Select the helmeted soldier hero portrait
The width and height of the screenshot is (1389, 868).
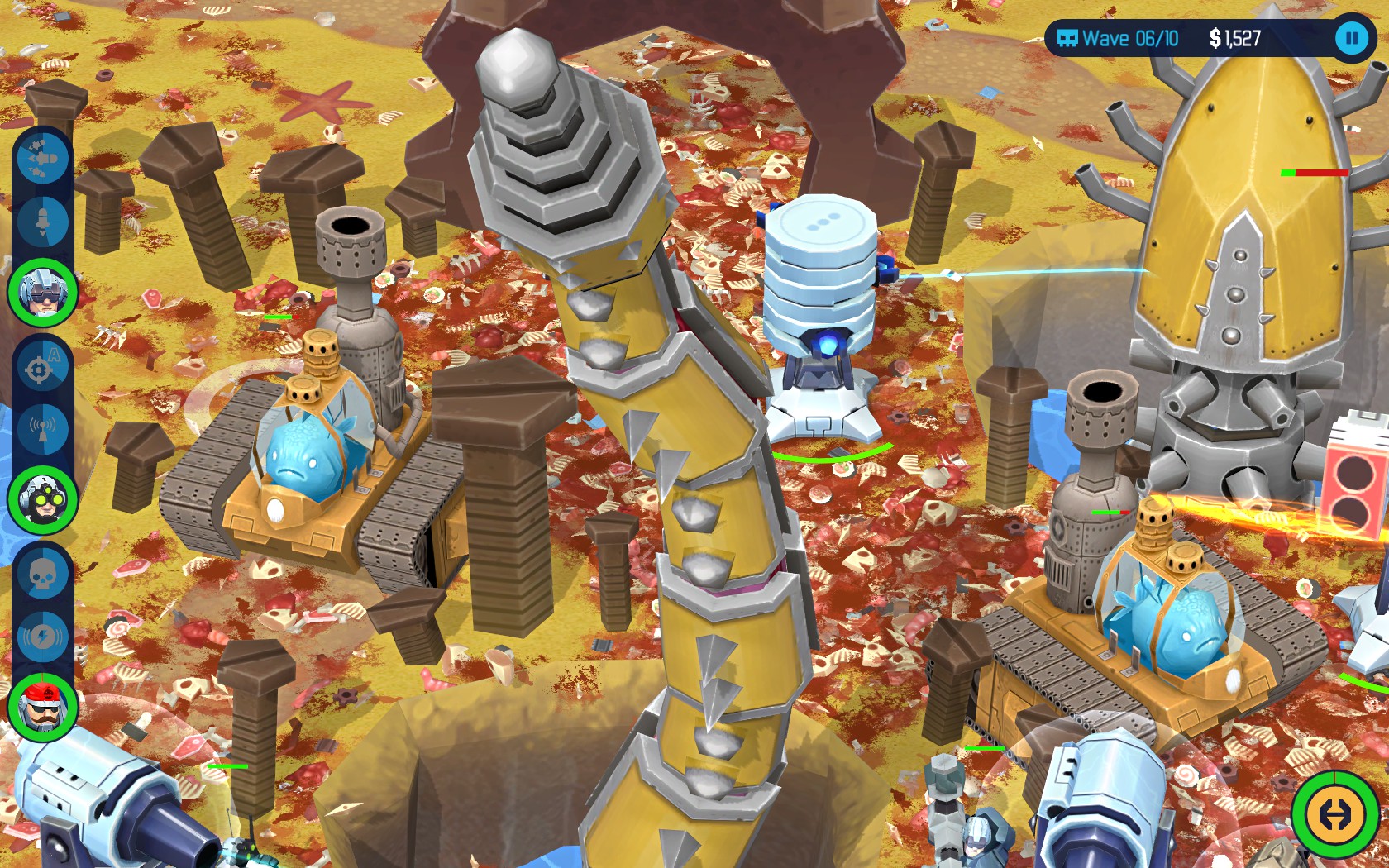43,292
